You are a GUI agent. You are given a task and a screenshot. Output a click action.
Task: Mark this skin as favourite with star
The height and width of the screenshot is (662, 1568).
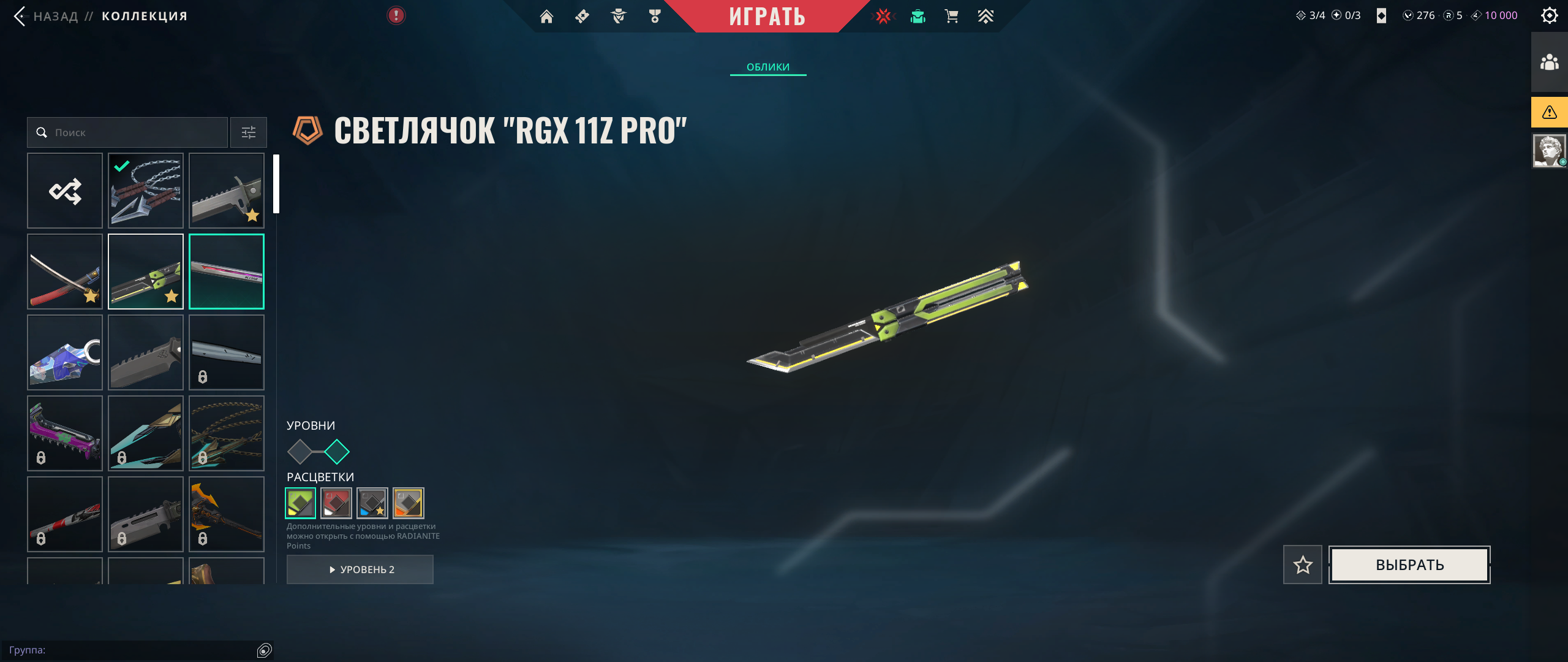click(1303, 565)
